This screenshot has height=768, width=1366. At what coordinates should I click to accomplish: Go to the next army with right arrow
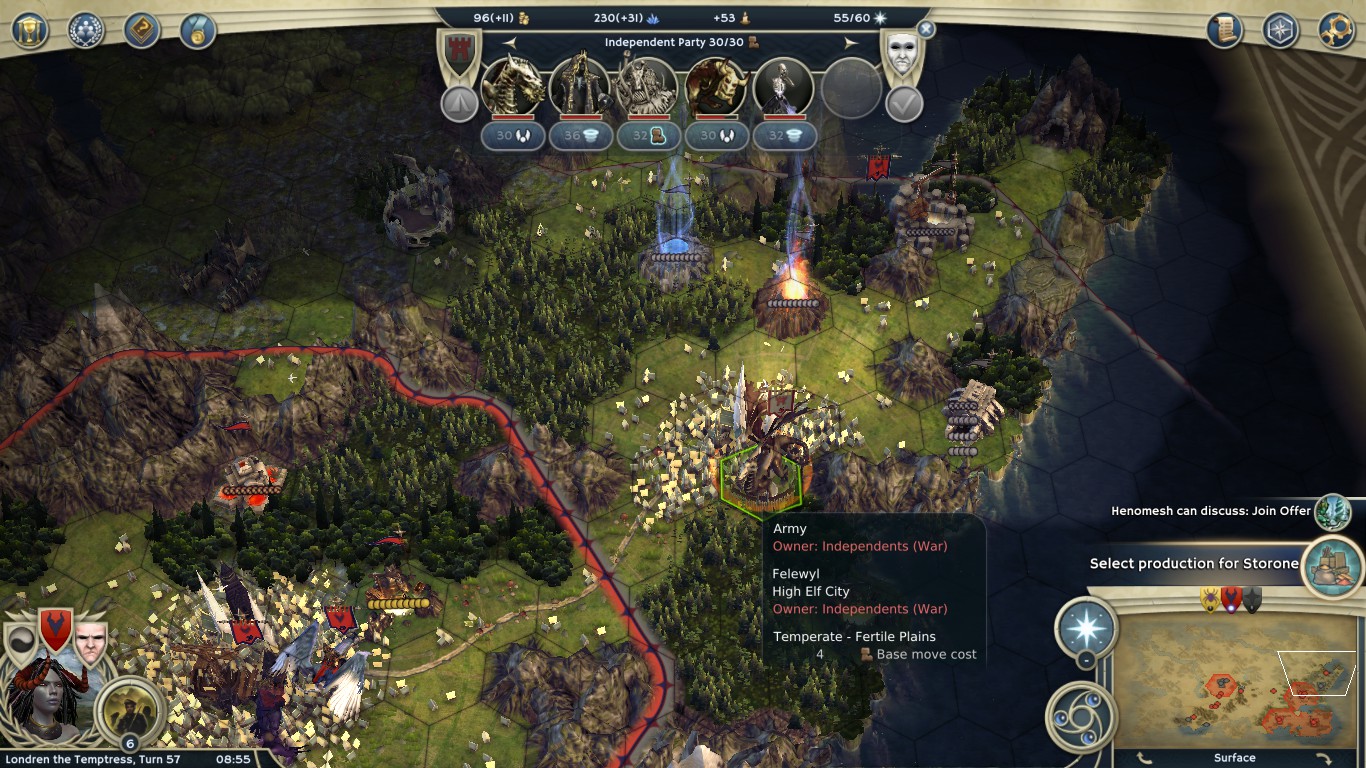(851, 43)
